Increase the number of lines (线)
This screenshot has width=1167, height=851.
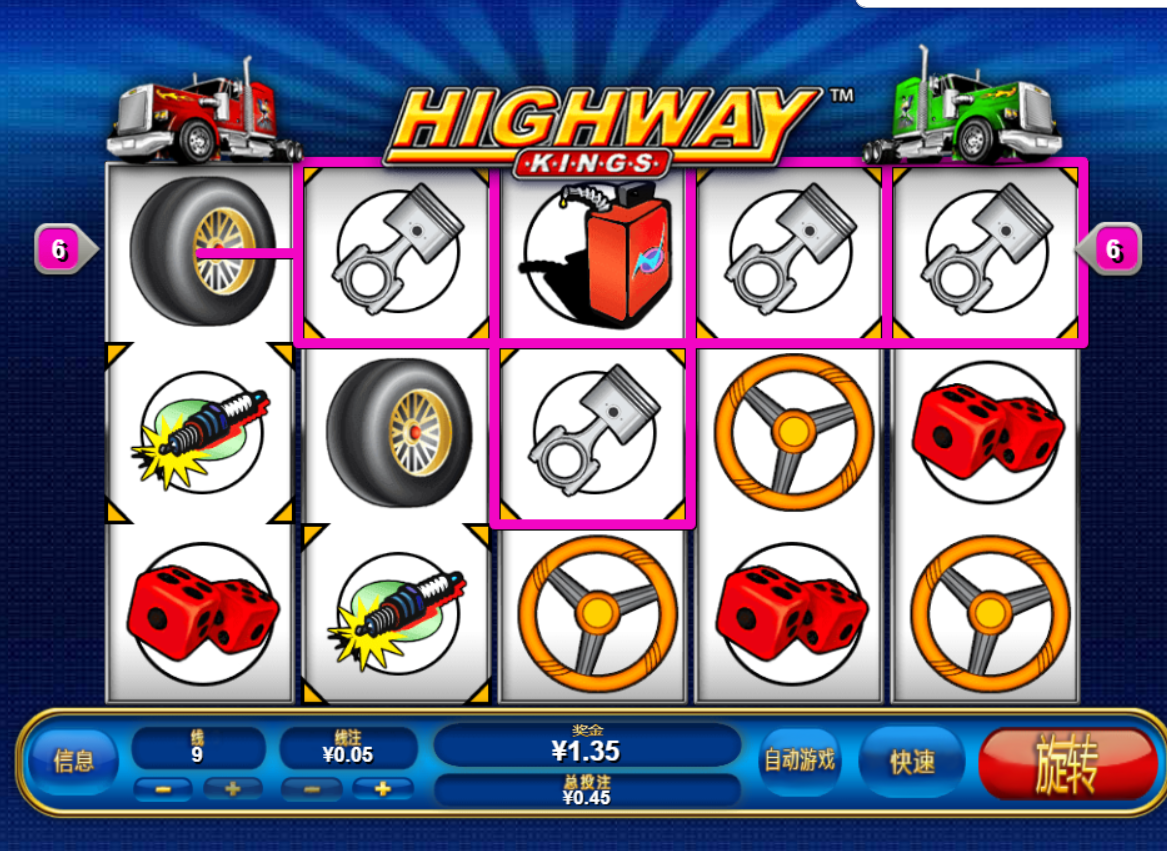(x=232, y=789)
